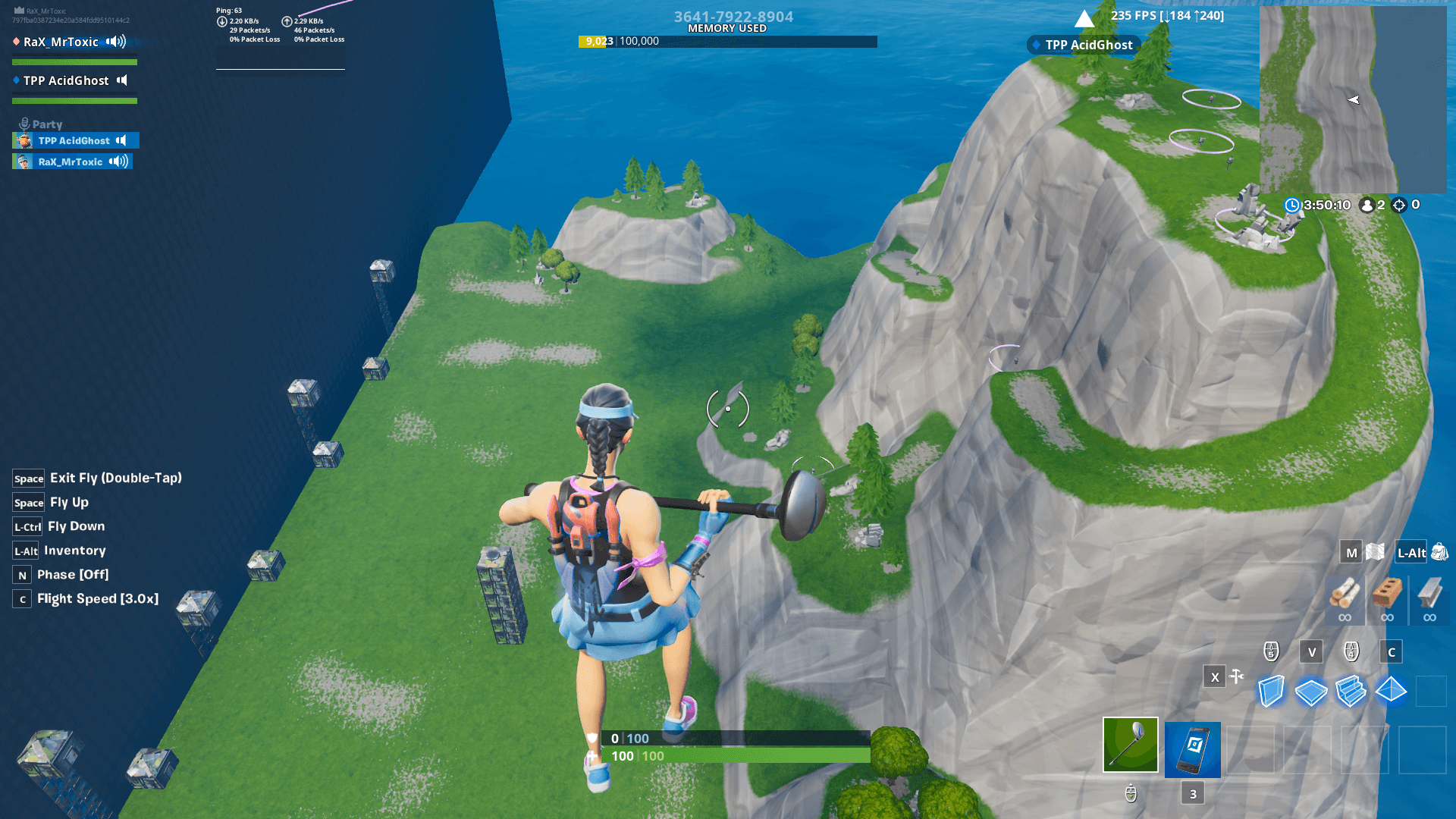The image size is (1456, 819).
Task: Select the wall build piece icon
Action: point(1270,691)
